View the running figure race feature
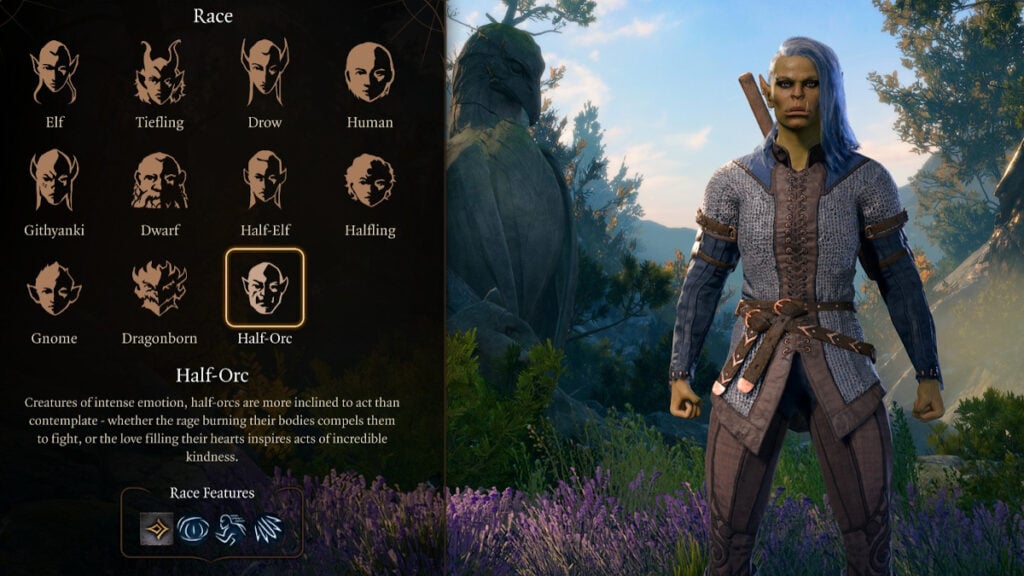Viewport: 1024px width, 576px height. (230, 527)
